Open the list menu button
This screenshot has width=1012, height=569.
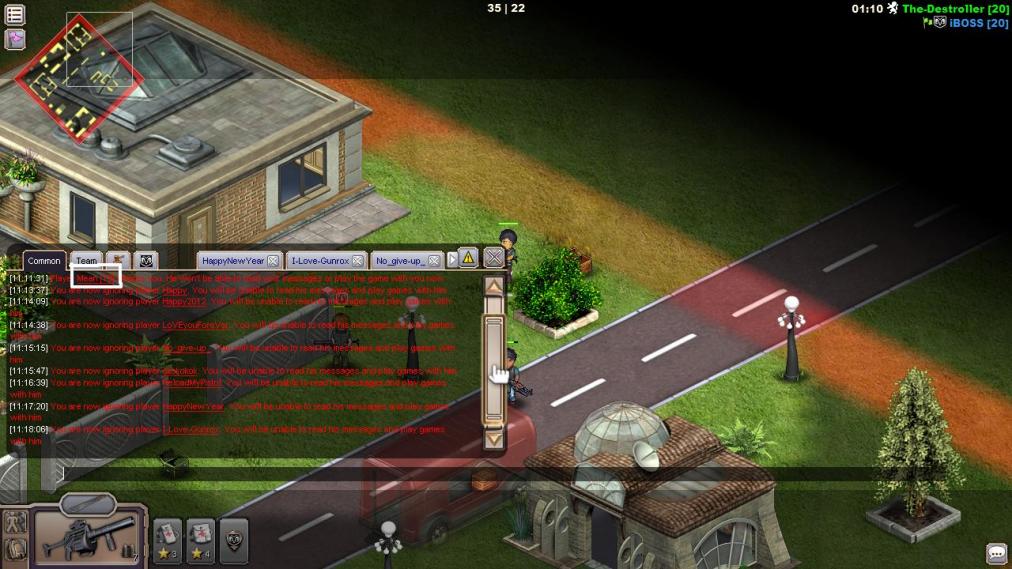tap(15, 15)
